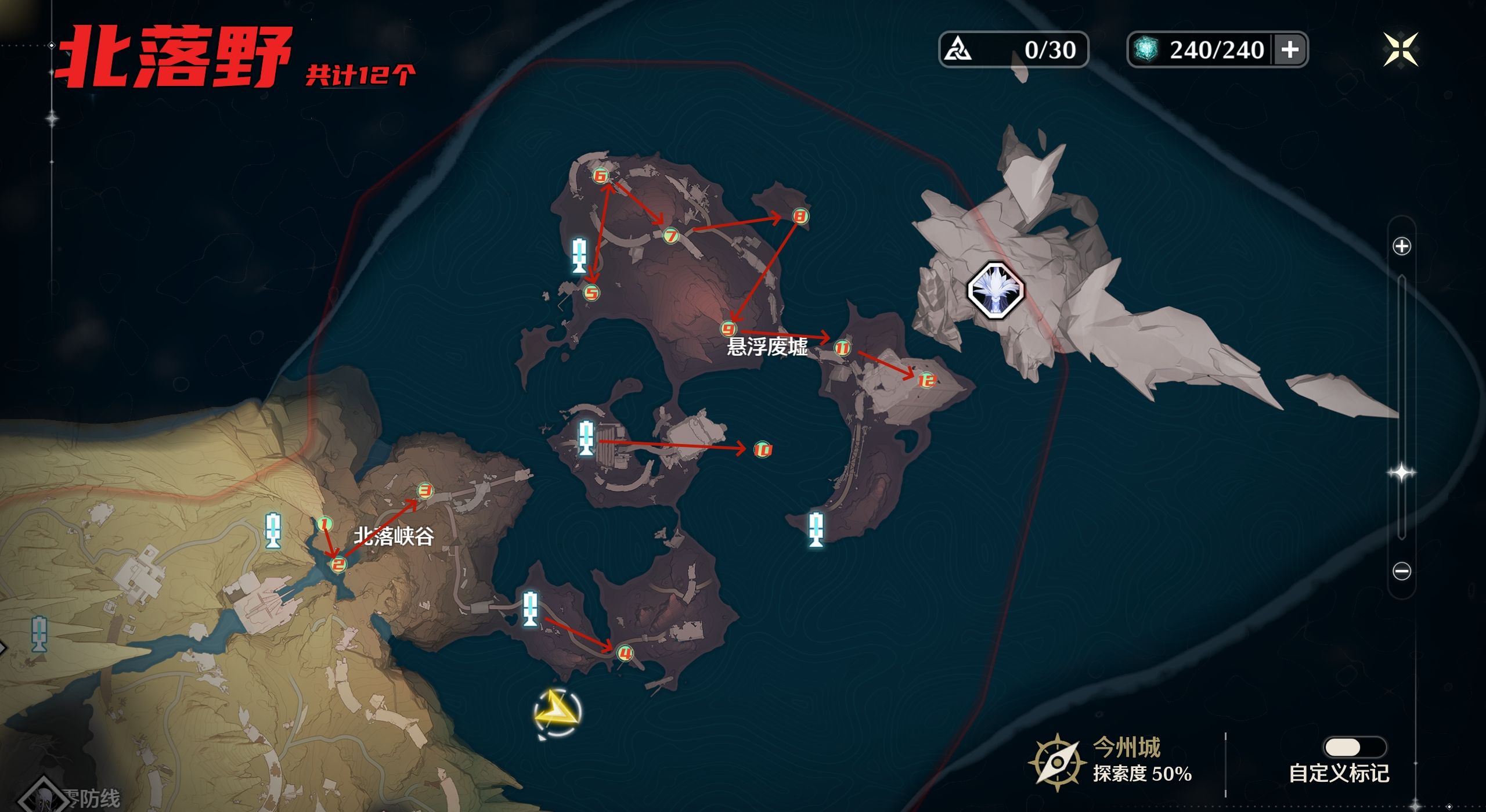Zoom in the map with the plus button
Viewport: 1486px width, 812px height.
(1401, 246)
